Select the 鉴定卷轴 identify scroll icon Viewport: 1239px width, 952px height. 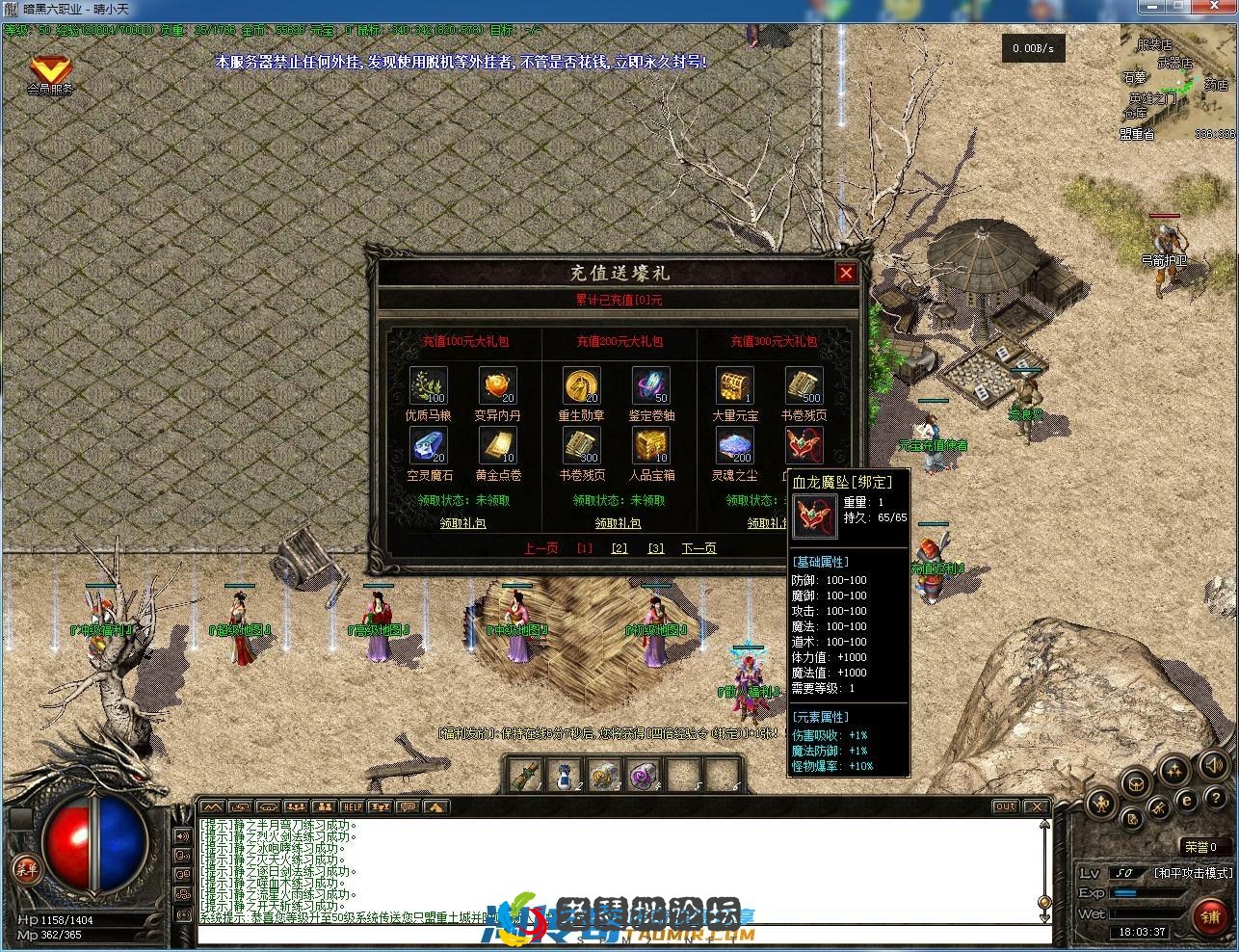coord(651,385)
